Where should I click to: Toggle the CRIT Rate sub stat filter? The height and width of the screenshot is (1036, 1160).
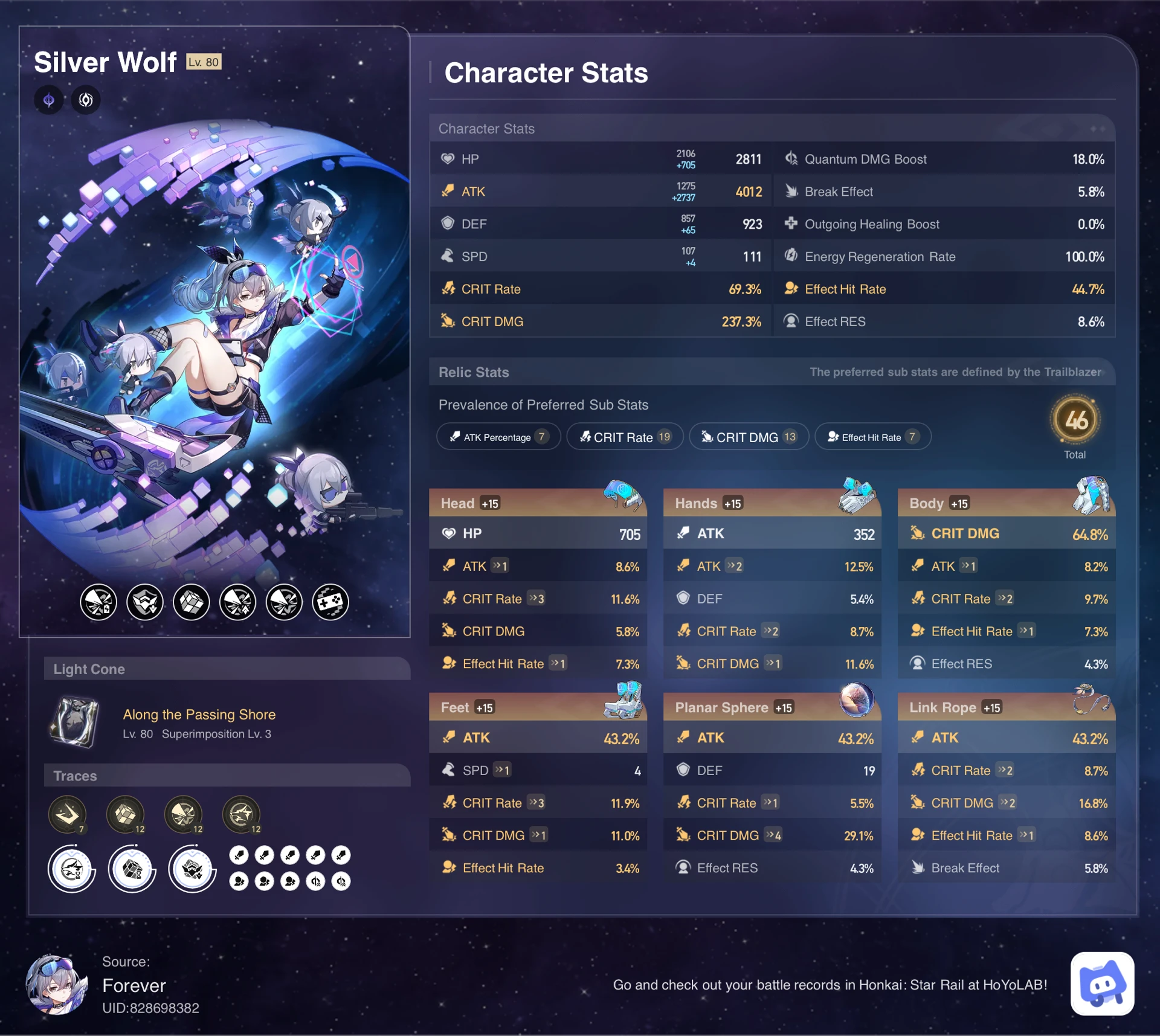tap(625, 437)
